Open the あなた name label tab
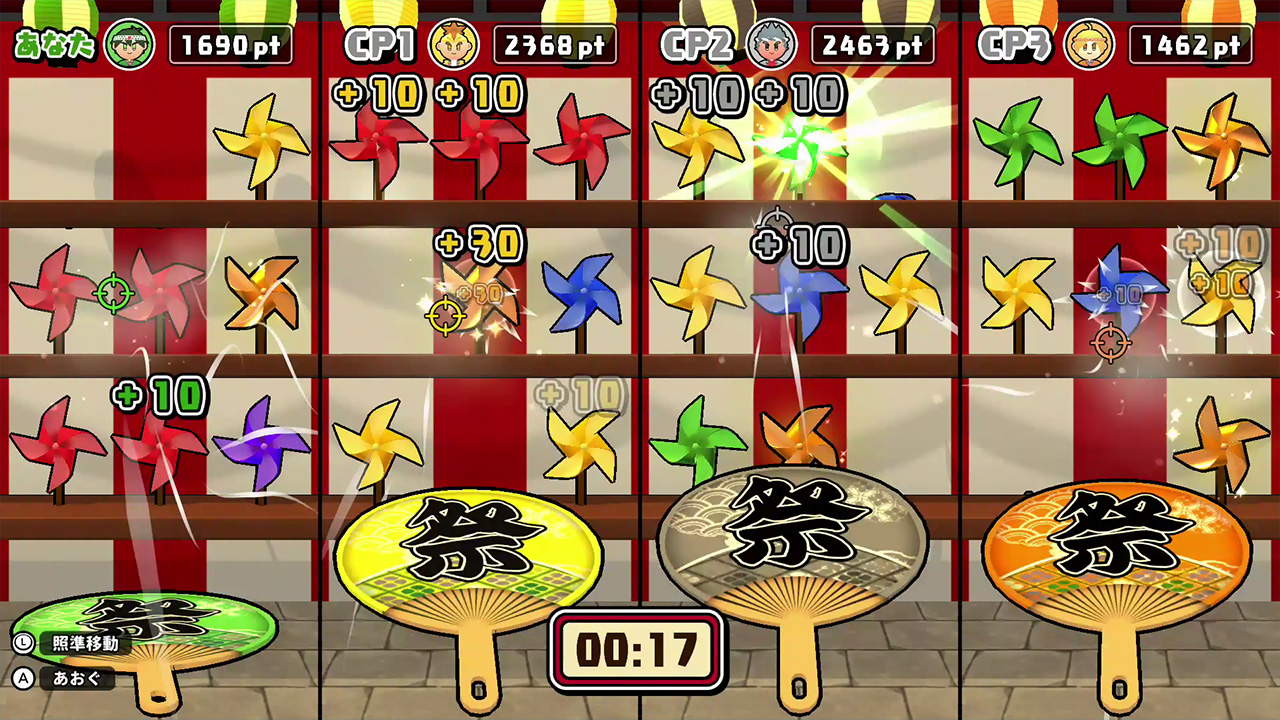 tap(55, 42)
